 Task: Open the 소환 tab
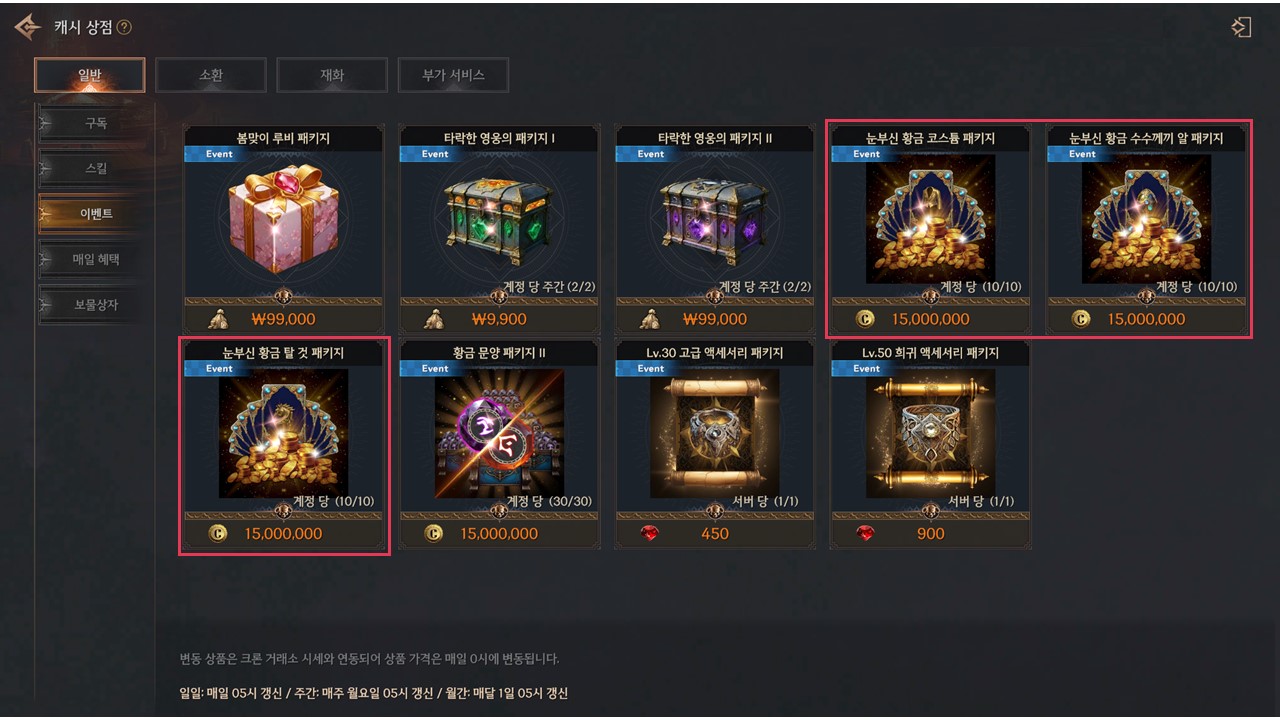coord(211,75)
